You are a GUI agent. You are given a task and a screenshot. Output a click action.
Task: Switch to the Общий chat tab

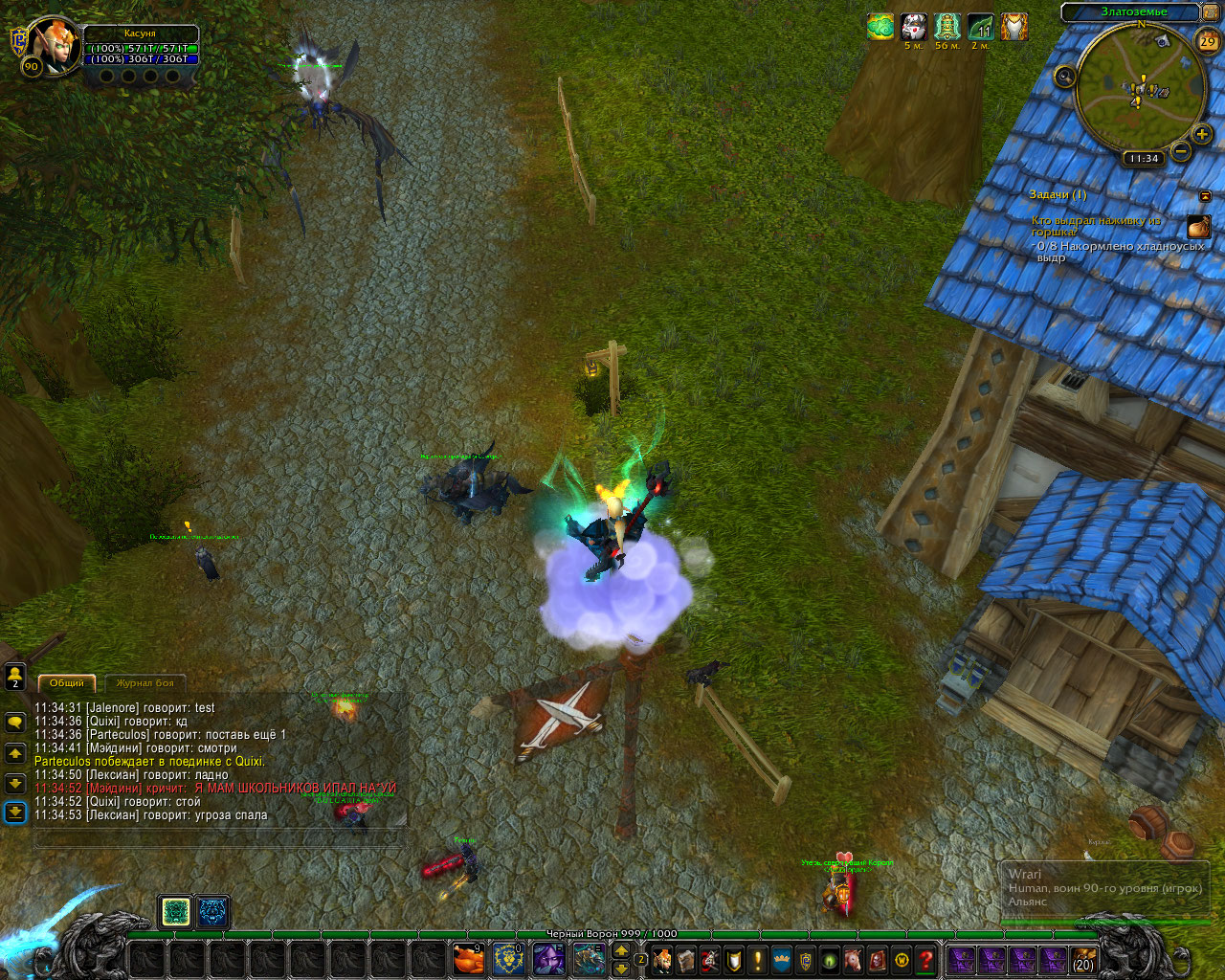click(67, 682)
